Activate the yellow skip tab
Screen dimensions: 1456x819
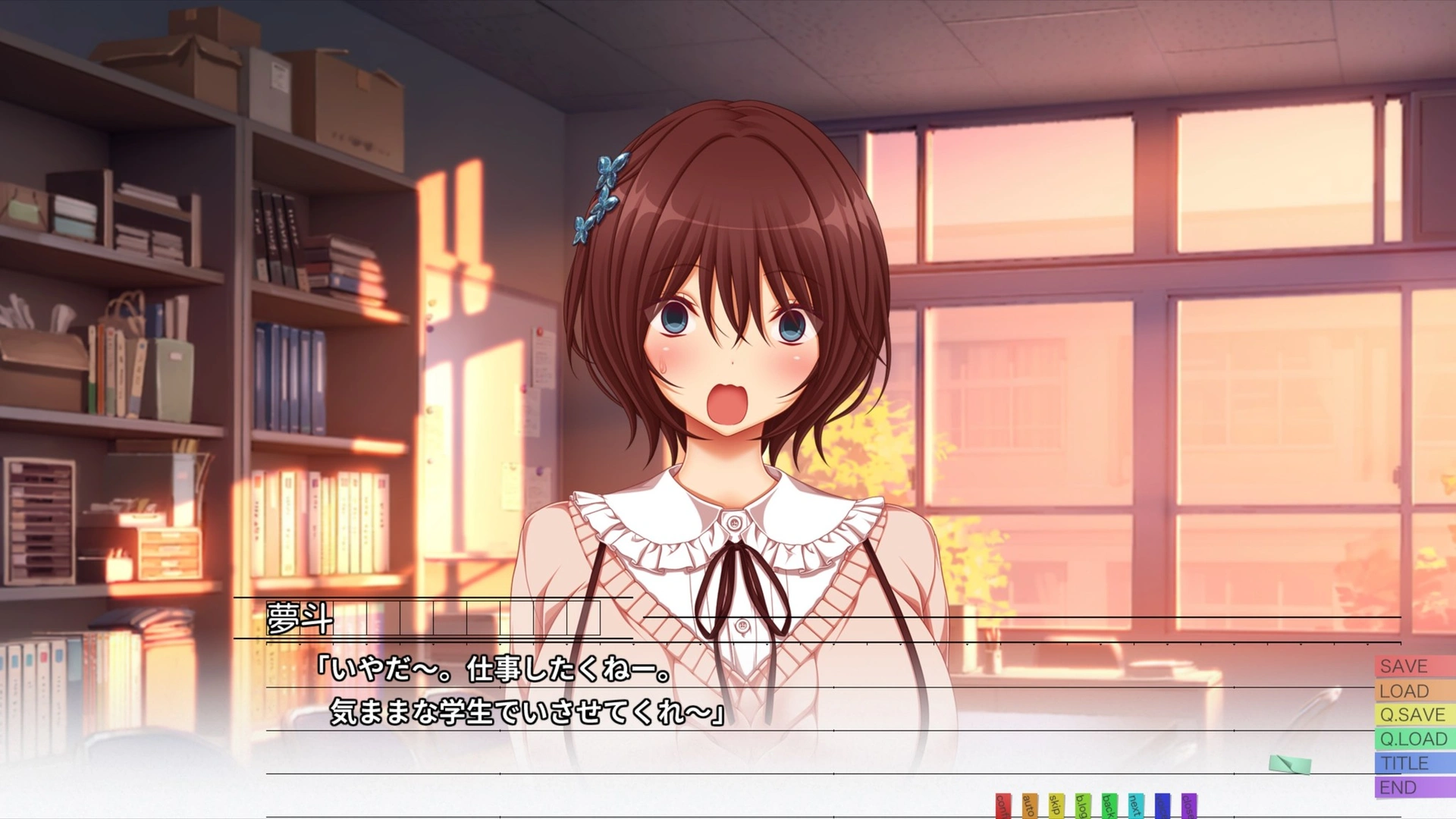click(1056, 806)
